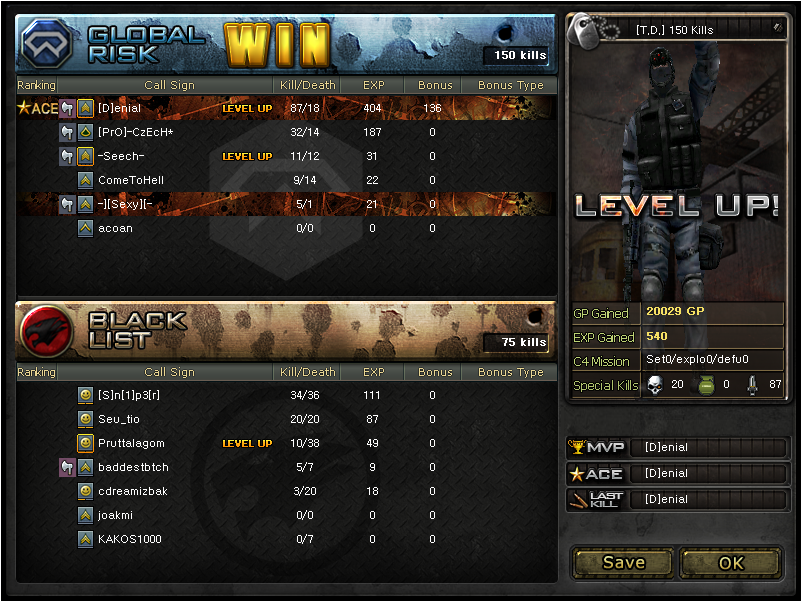
Task: Click the Level Up character portrait
Action: click(676, 170)
